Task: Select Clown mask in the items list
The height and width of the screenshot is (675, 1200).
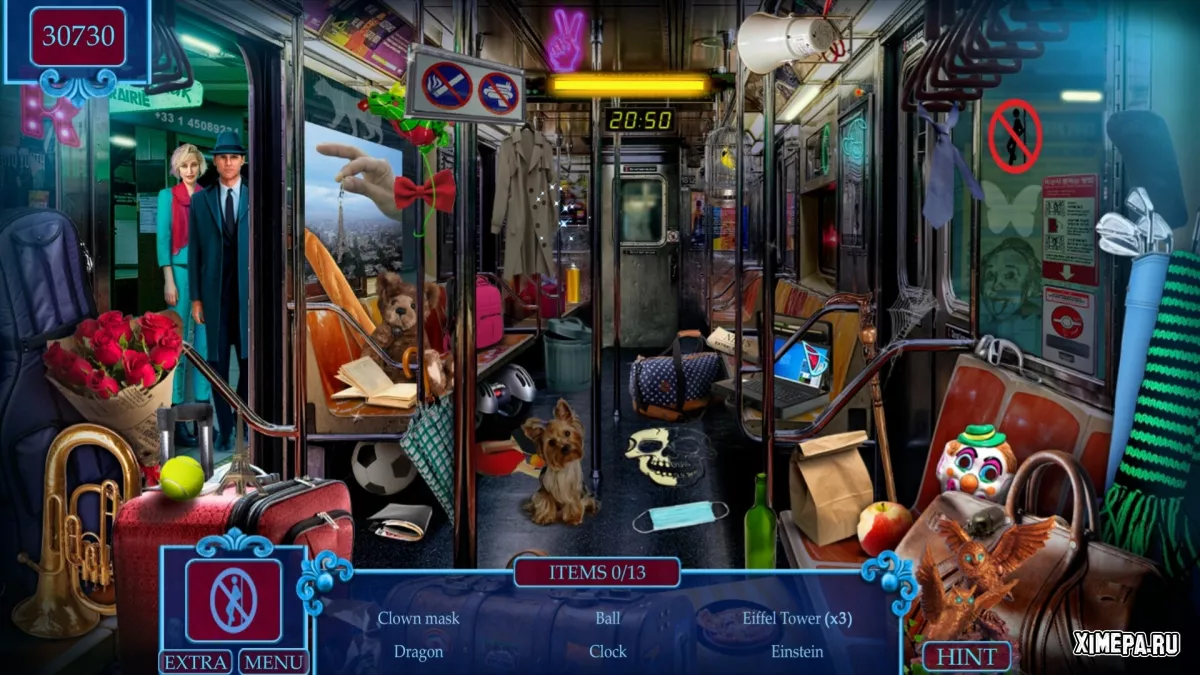Action: click(418, 618)
